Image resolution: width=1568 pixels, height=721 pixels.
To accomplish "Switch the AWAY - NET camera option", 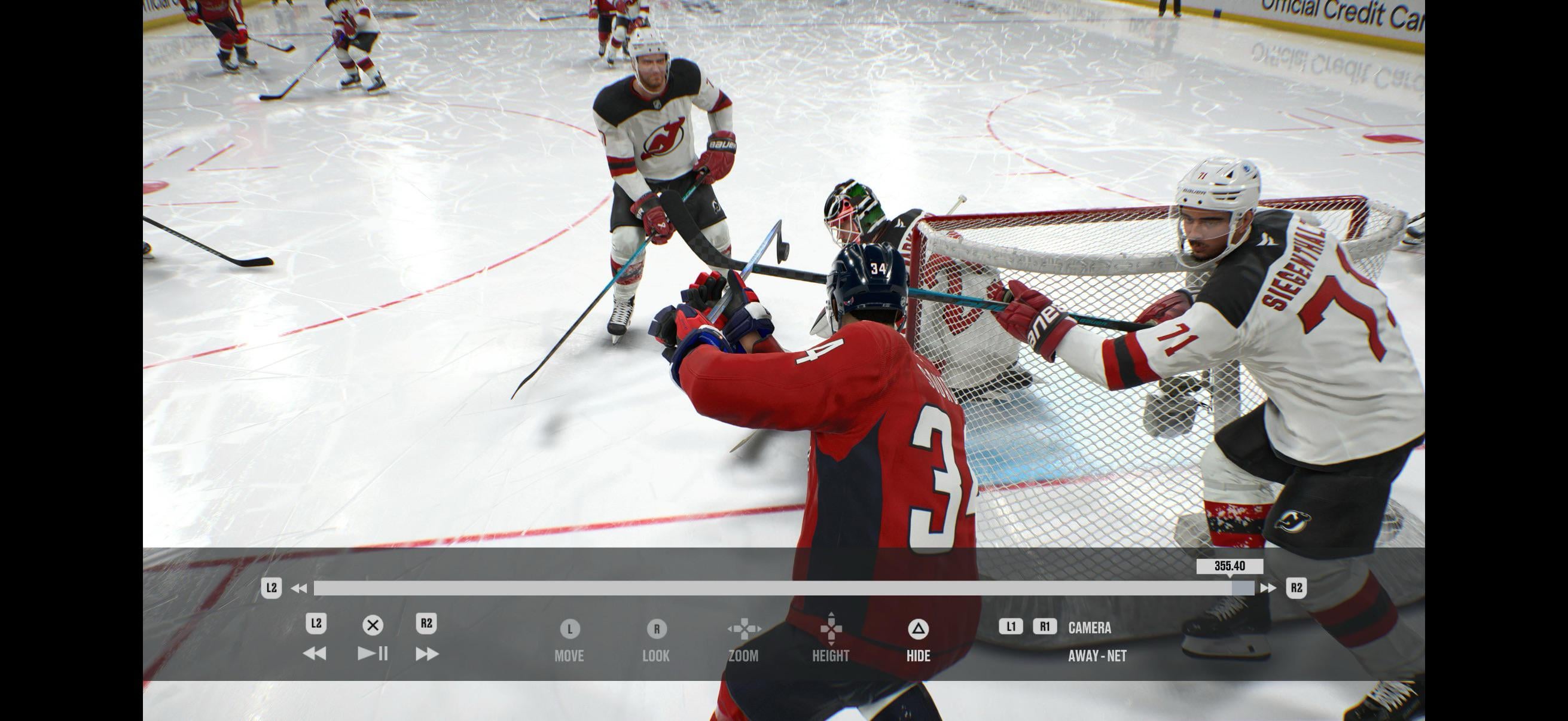I will click(x=1097, y=656).
